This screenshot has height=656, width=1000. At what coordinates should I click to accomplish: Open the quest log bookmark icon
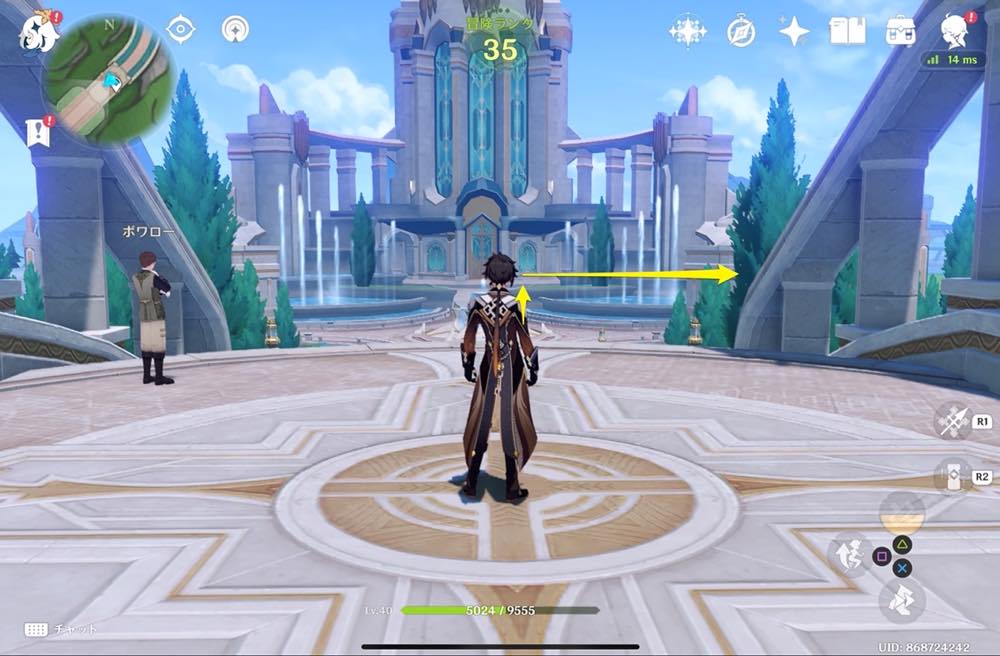[x=39, y=132]
